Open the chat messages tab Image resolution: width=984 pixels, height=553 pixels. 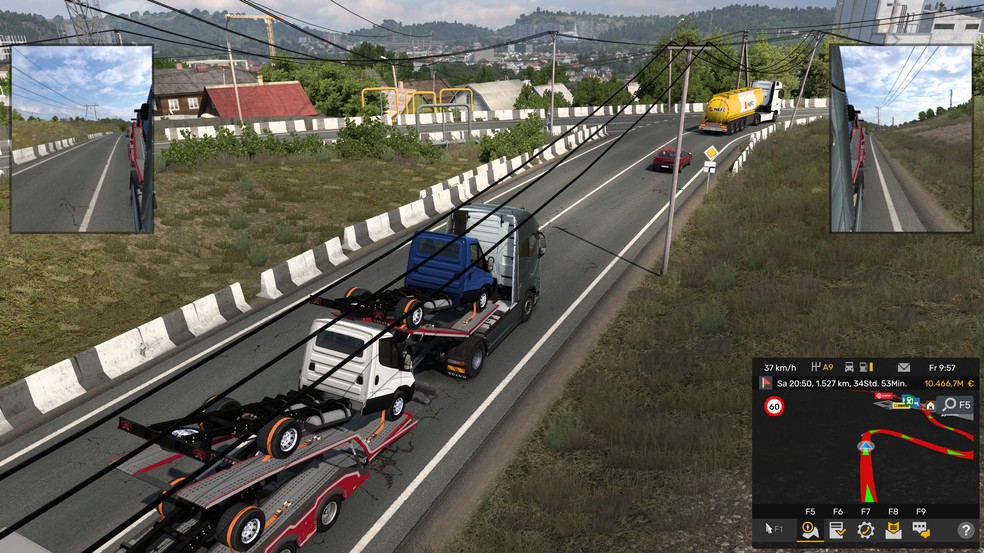click(921, 530)
